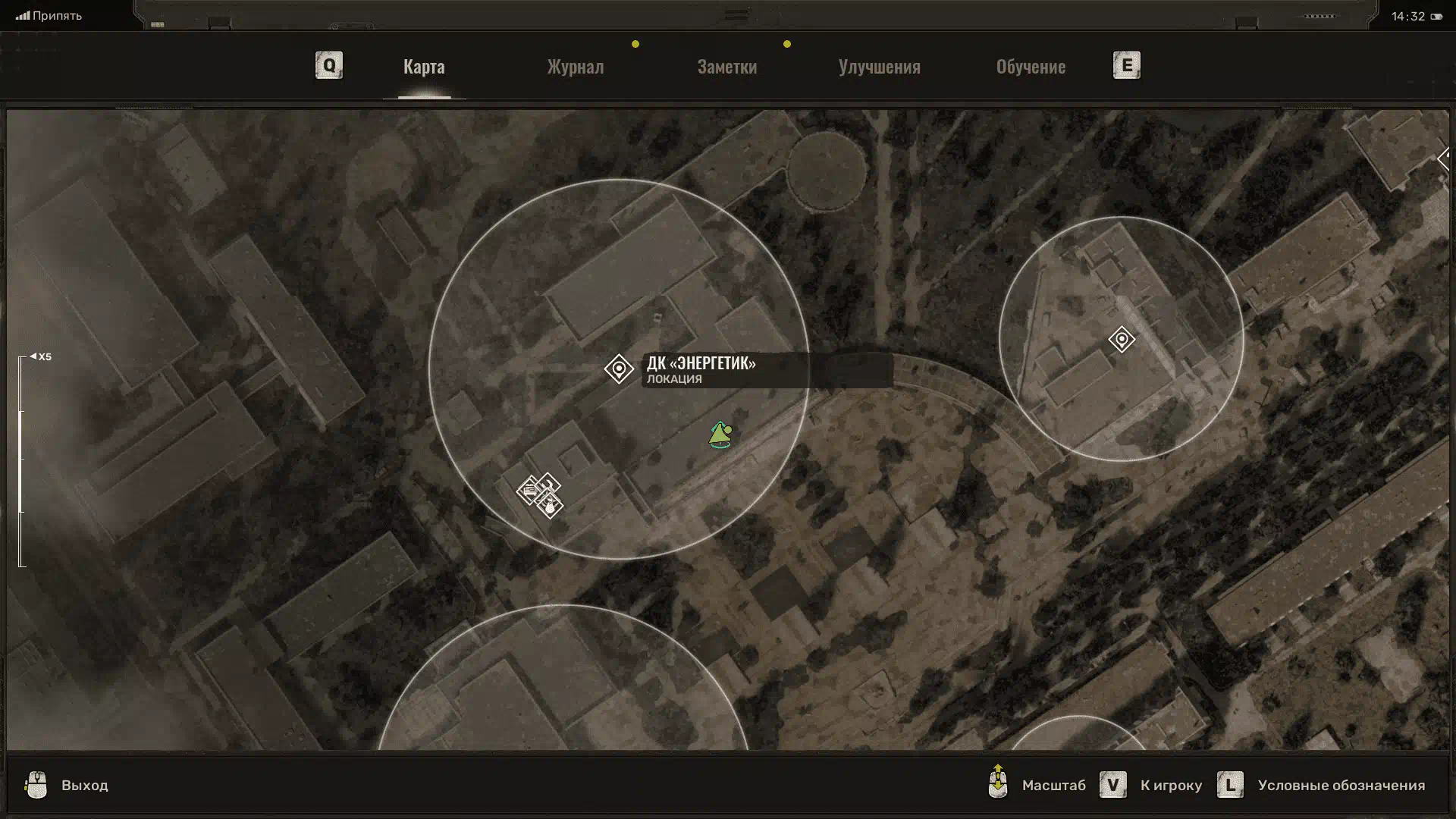Open the Обучение tab
This screenshot has height=819, width=1456.
pyautogui.click(x=1031, y=67)
